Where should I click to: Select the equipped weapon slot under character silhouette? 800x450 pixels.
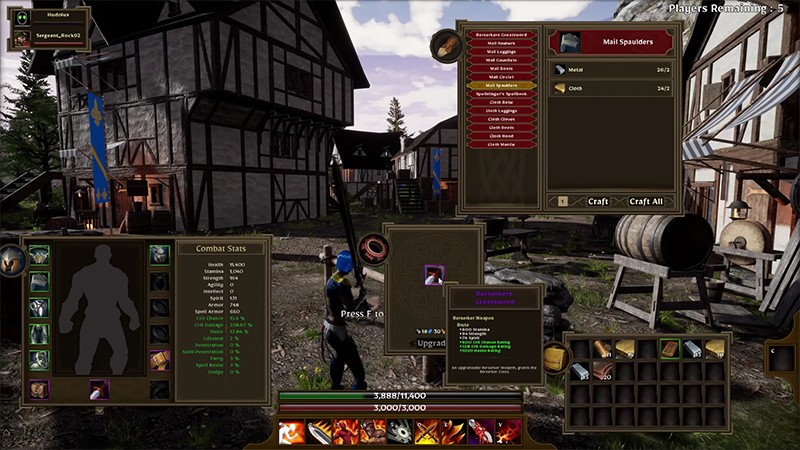point(99,389)
